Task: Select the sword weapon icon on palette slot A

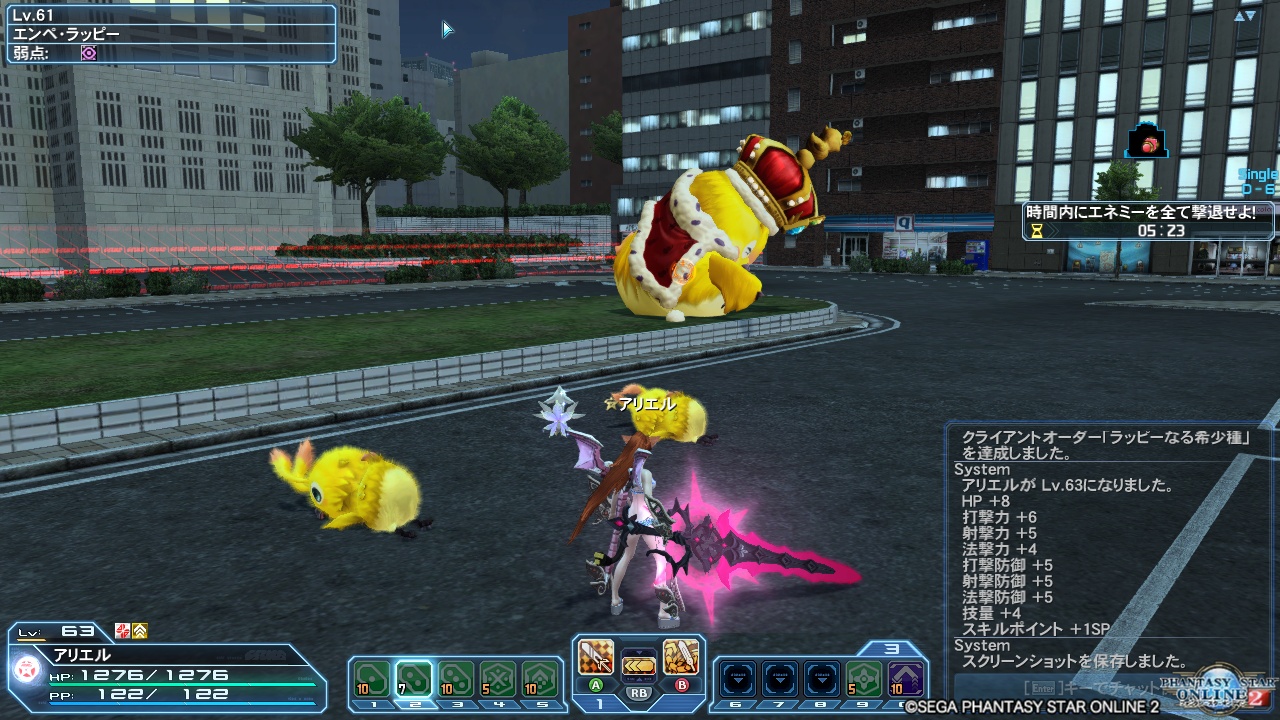Action: click(596, 657)
